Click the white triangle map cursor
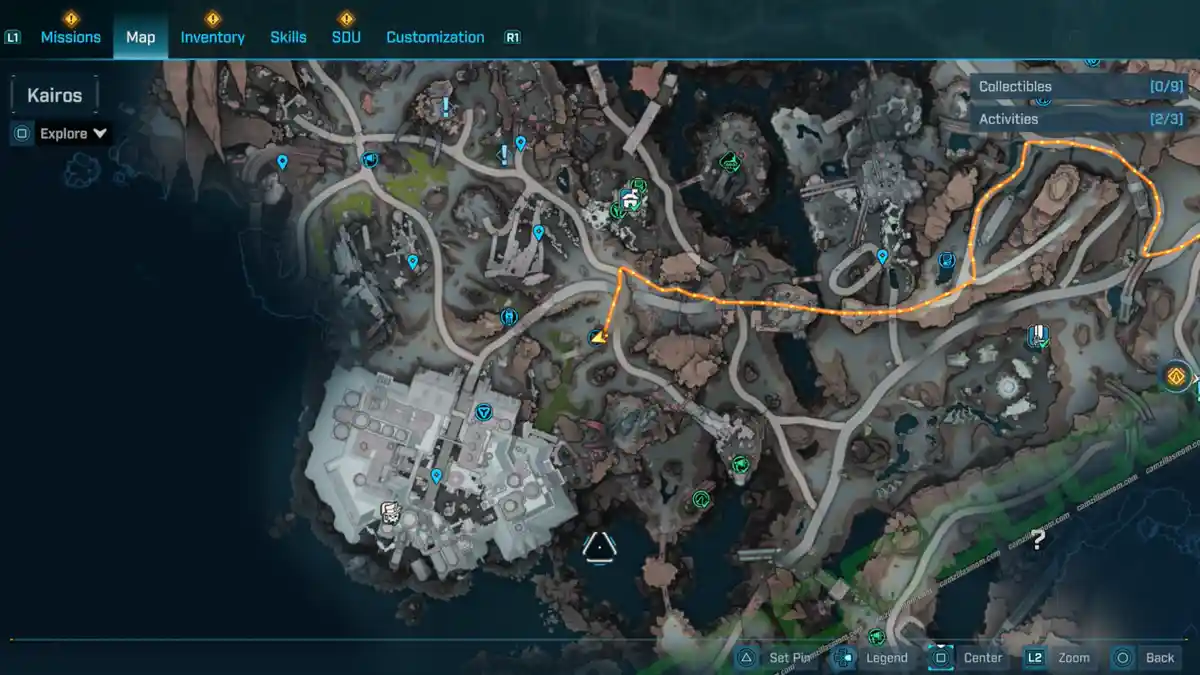Image resolution: width=1200 pixels, height=675 pixels. click(x=599, y=547)
